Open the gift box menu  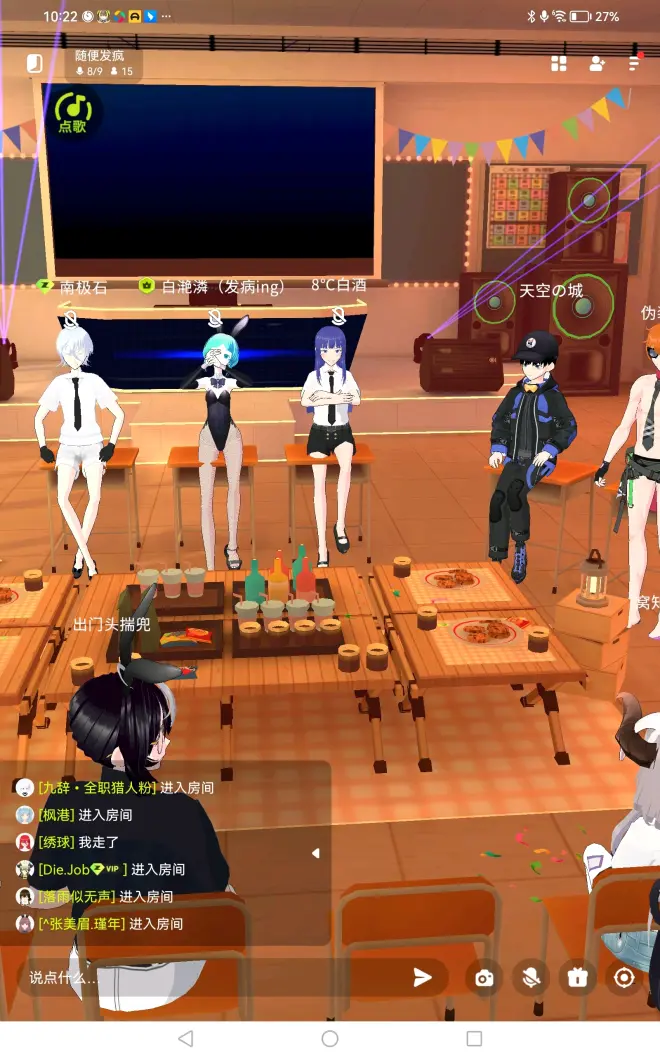click(577, 977)
